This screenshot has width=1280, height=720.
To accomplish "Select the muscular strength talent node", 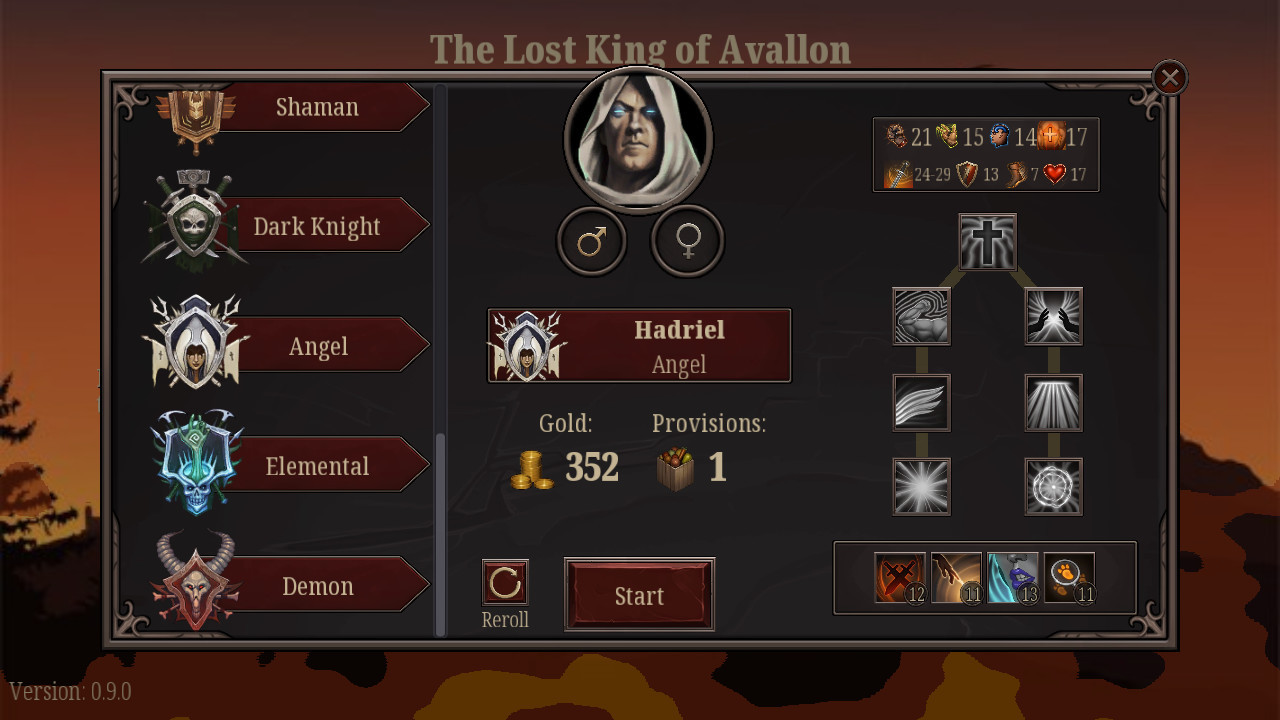I will tap(921, 316).
